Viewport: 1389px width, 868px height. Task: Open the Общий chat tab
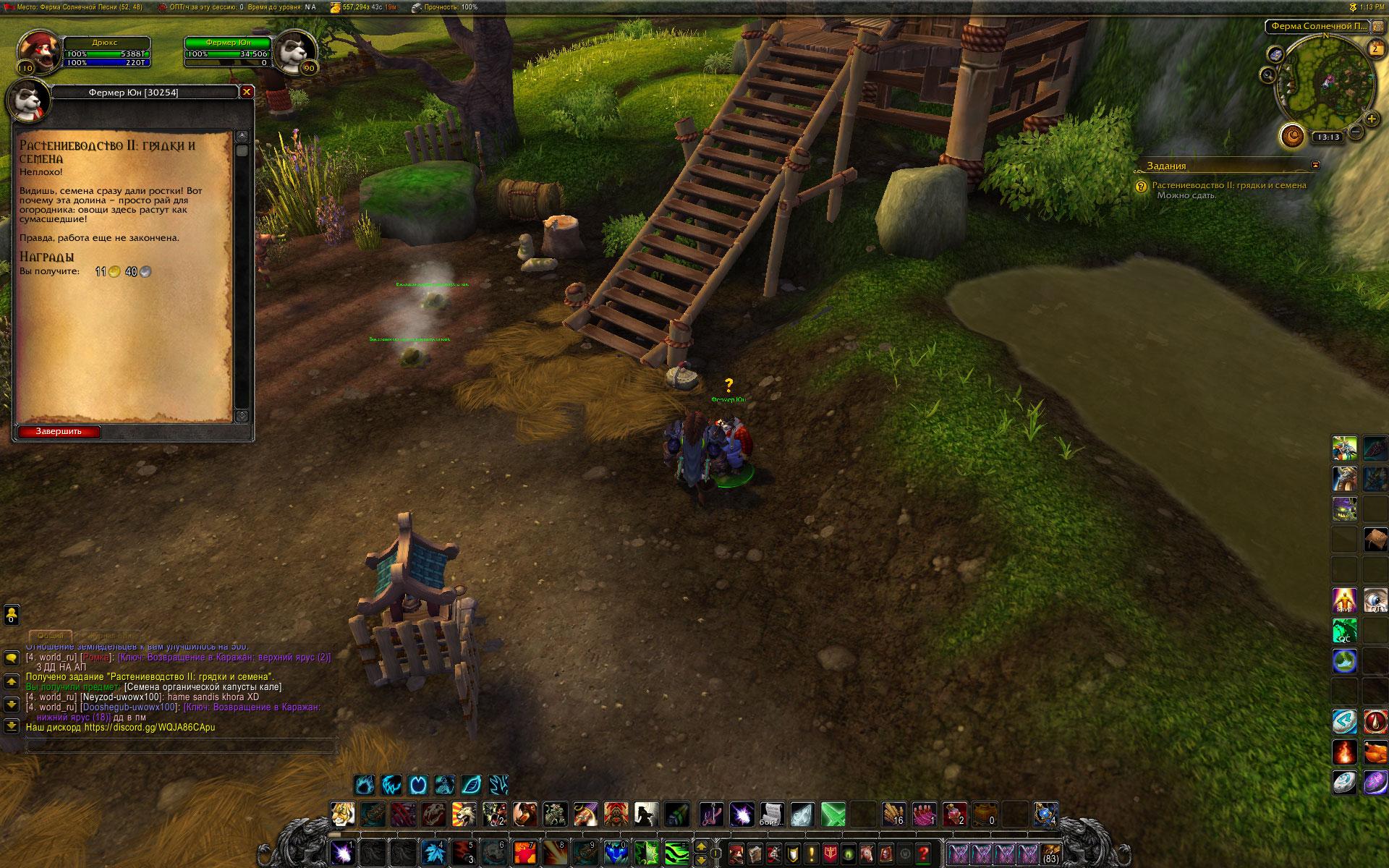point(51,635)
